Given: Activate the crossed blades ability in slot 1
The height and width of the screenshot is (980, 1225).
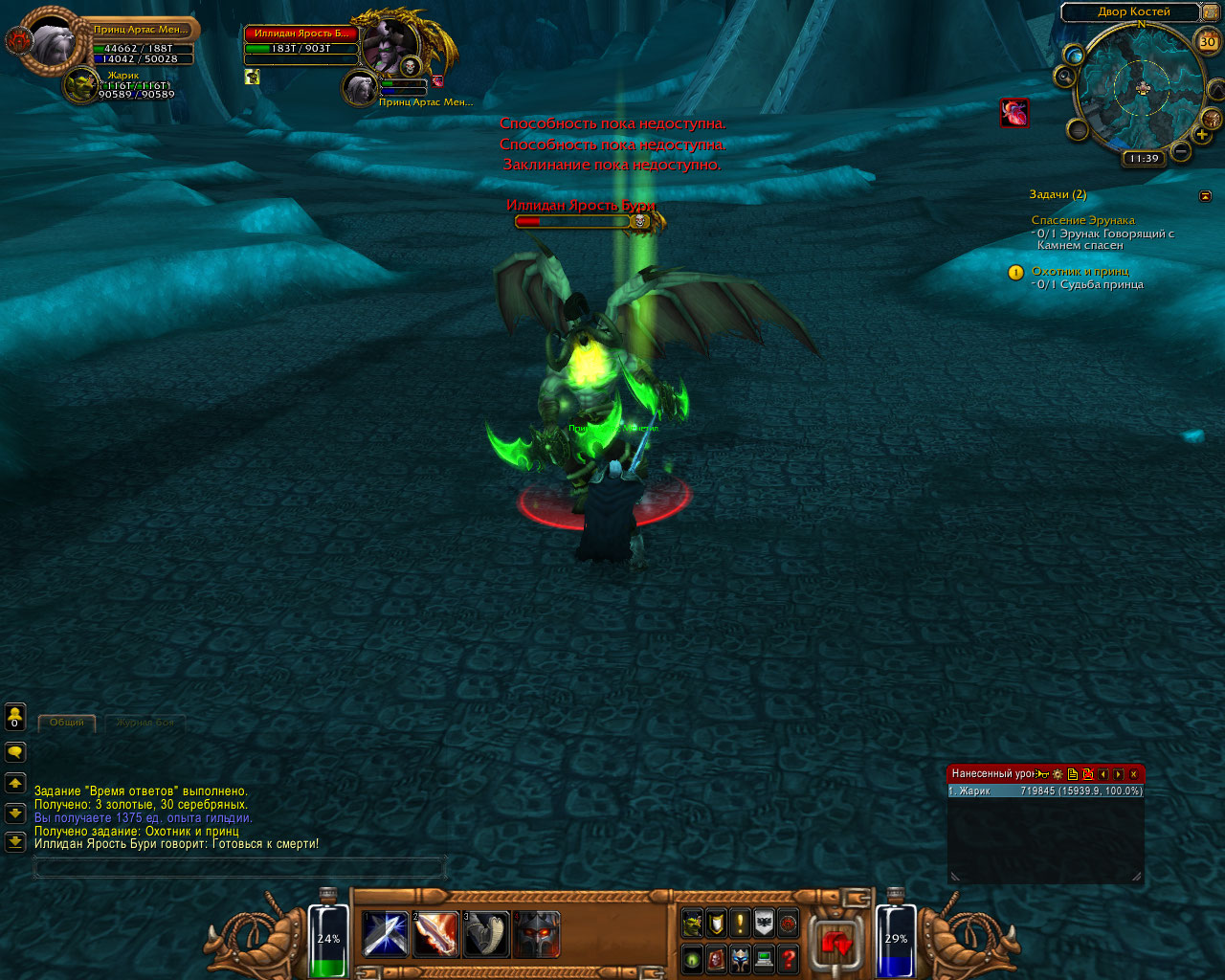Looking at the screenshot, I should (387, 934).
